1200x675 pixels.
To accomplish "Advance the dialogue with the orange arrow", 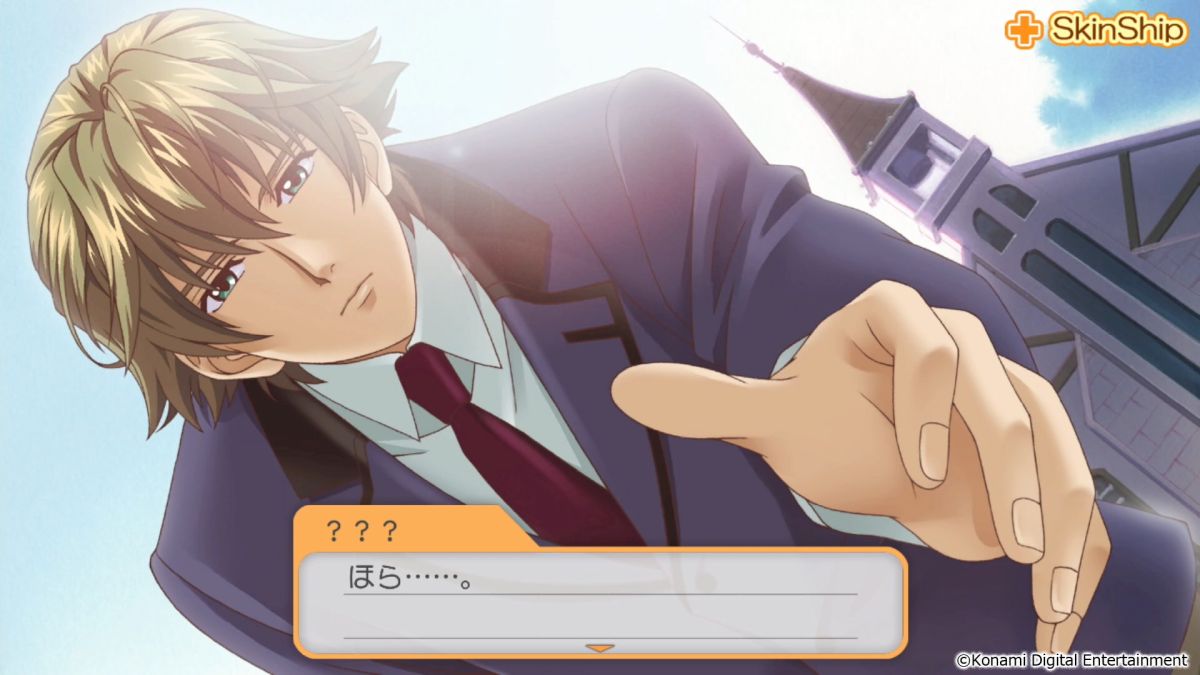I will click(x=599, y=648).
